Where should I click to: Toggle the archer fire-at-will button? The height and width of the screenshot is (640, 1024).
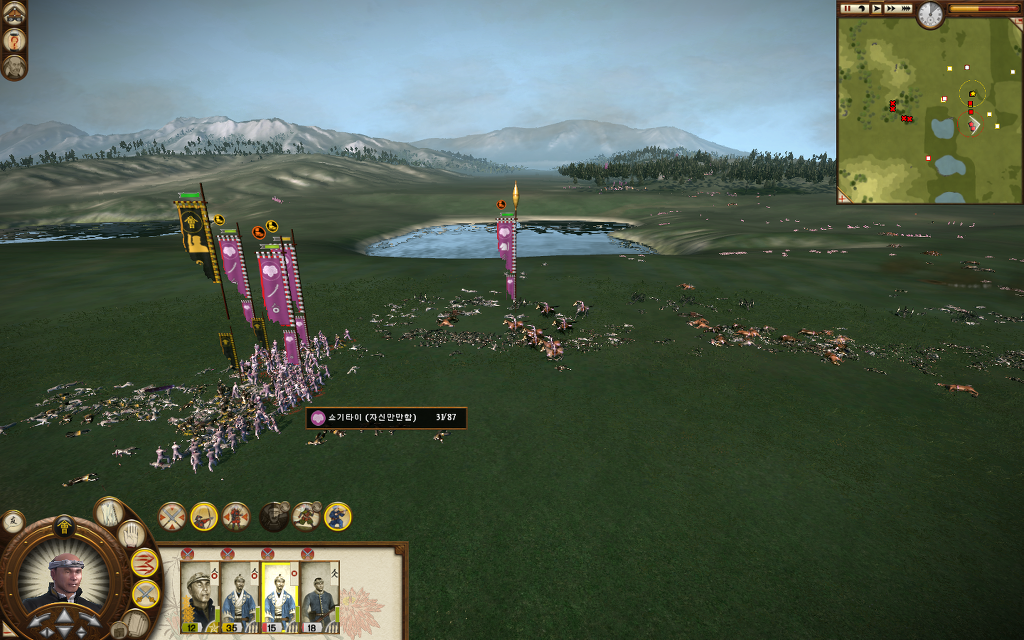pyautogui.click(x=204, y=516)
